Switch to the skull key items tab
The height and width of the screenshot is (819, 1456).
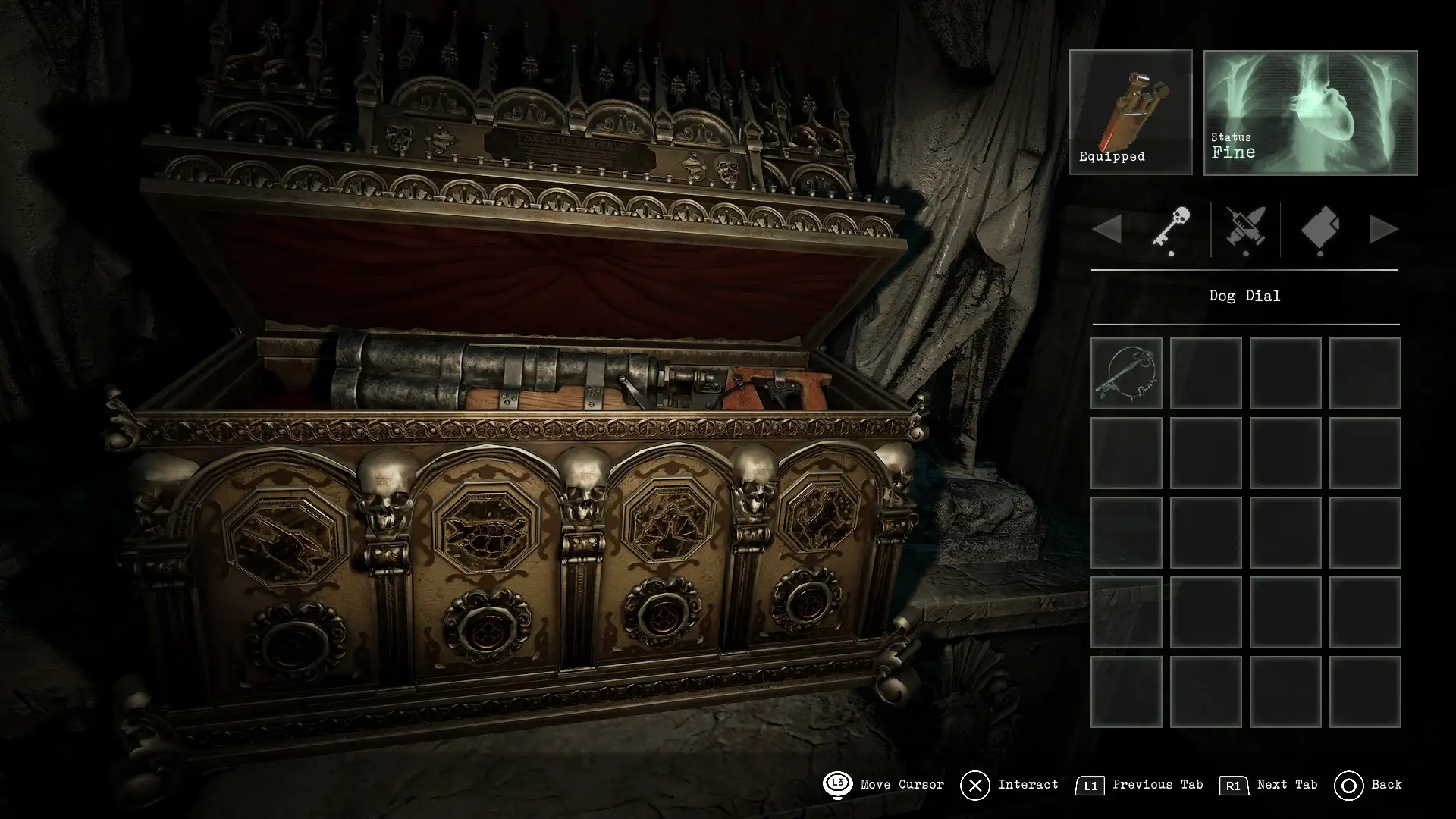1171,227
